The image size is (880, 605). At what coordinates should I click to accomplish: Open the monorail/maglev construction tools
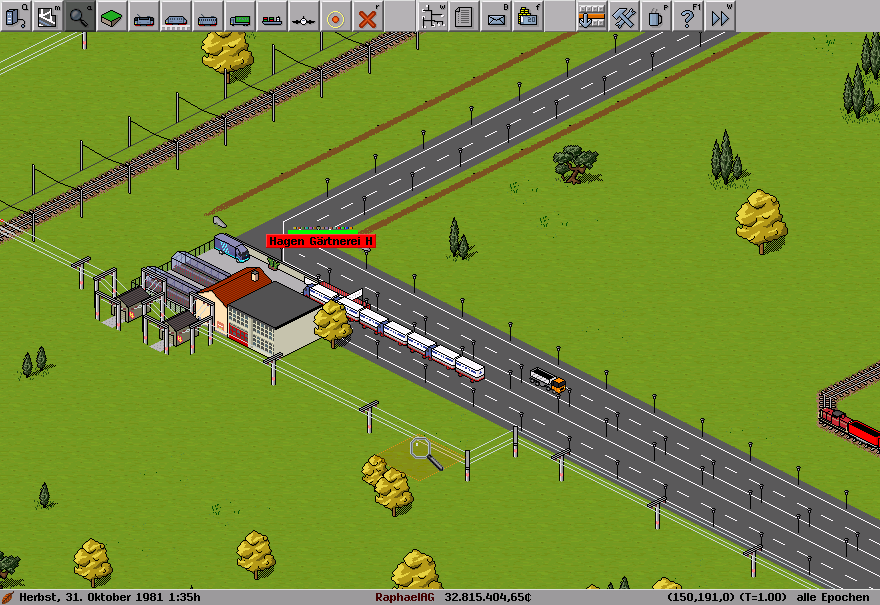[176, 16]
